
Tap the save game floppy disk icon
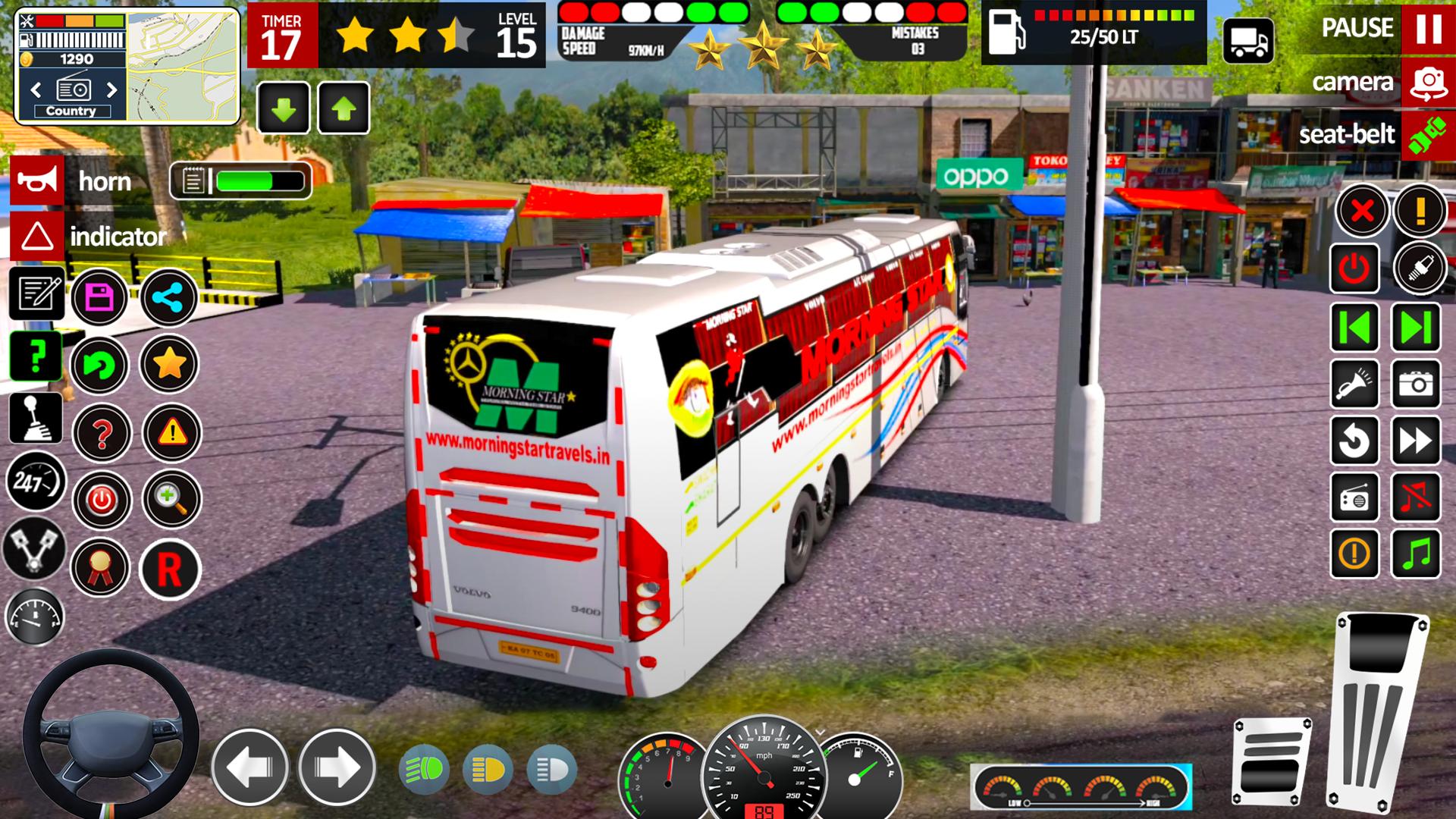102,296
